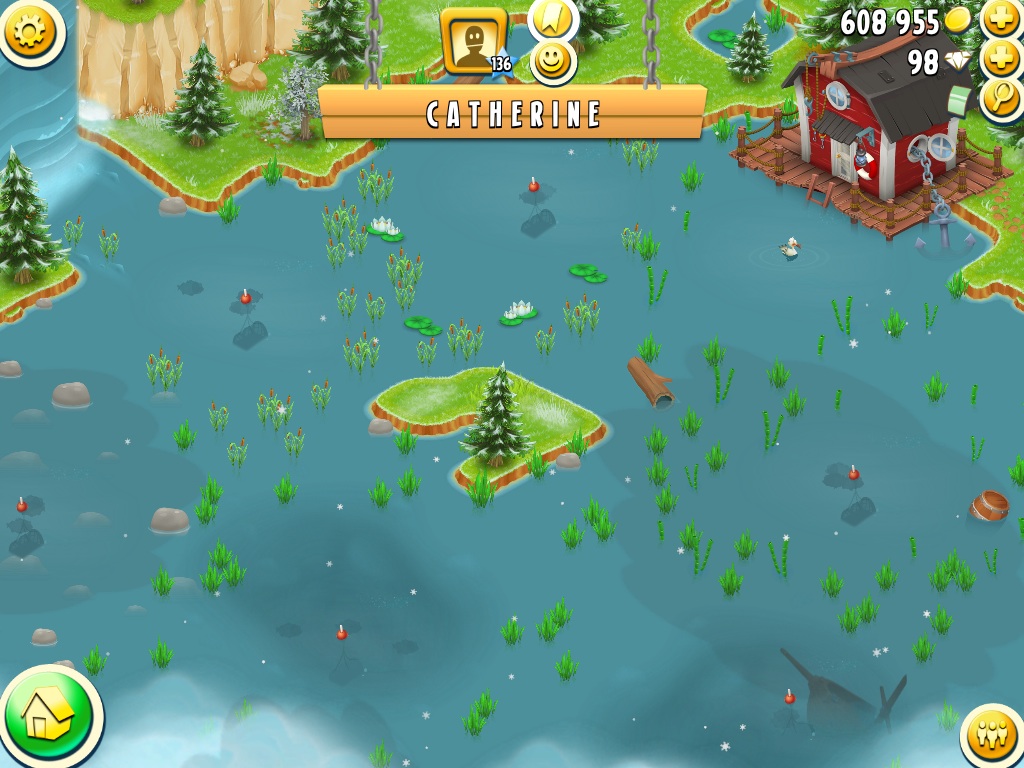Open the magnifying glass button
The width and height of the screenshot is (1024, 768).
(1001, 98)
